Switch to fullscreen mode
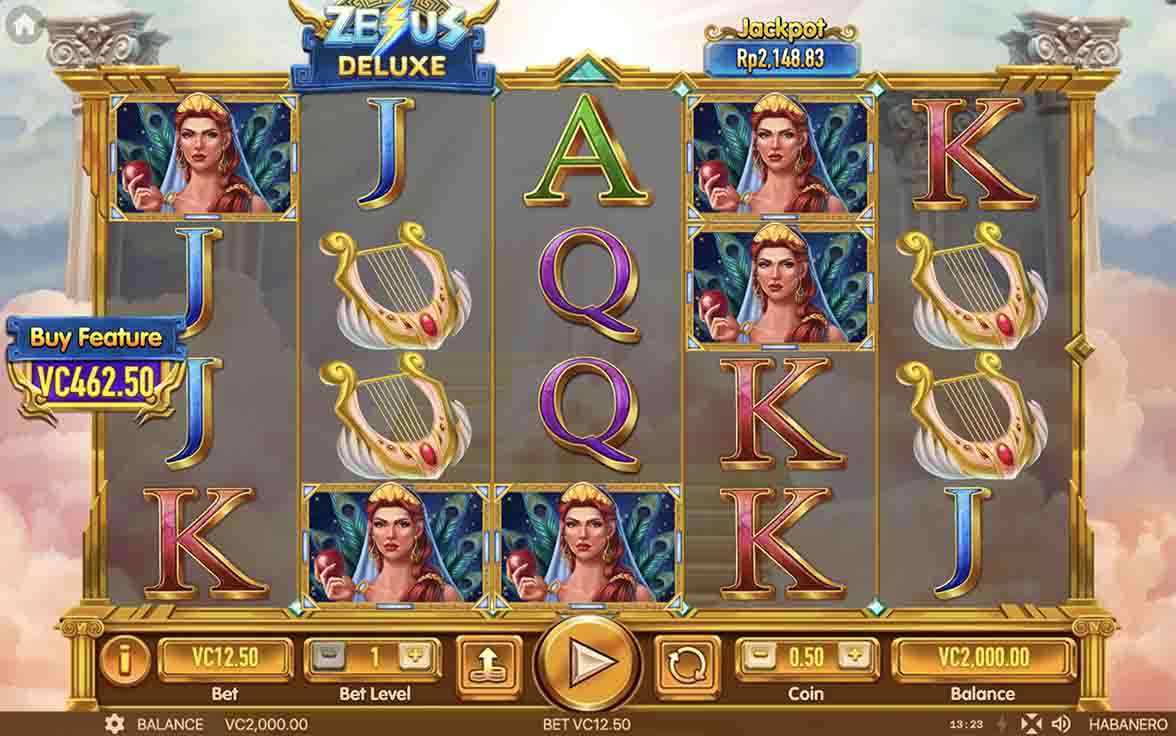Viewport: 1176px width, 736px height. pyautogui.click(x=1031, y=724)
